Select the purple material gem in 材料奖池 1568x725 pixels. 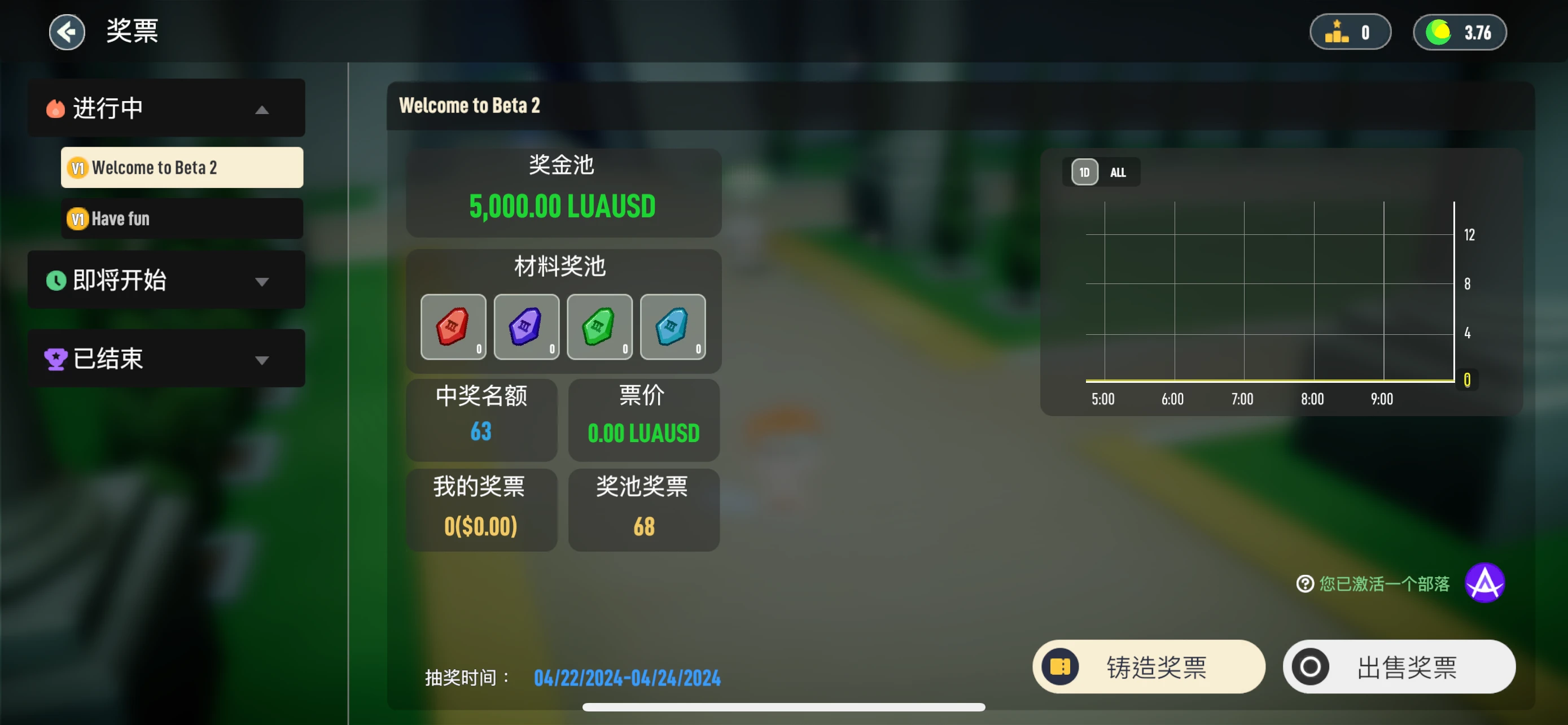(526, 327)
